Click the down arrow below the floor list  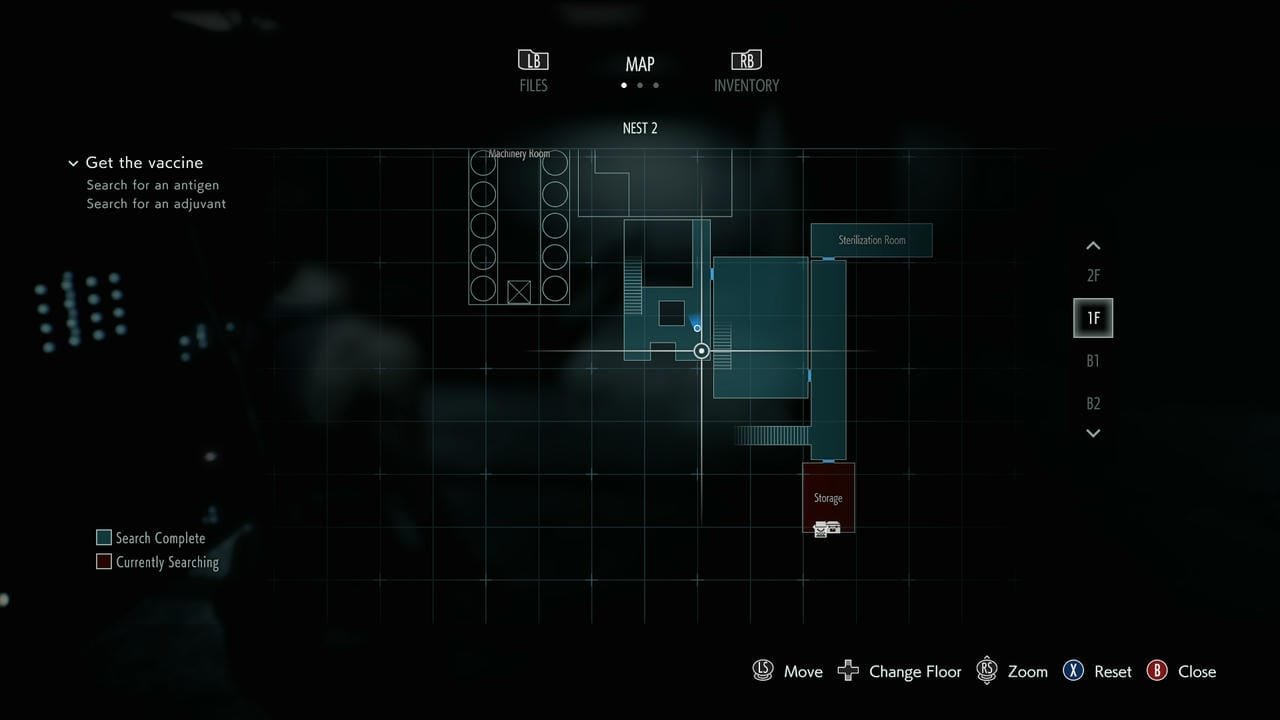tap(1093, 433)
